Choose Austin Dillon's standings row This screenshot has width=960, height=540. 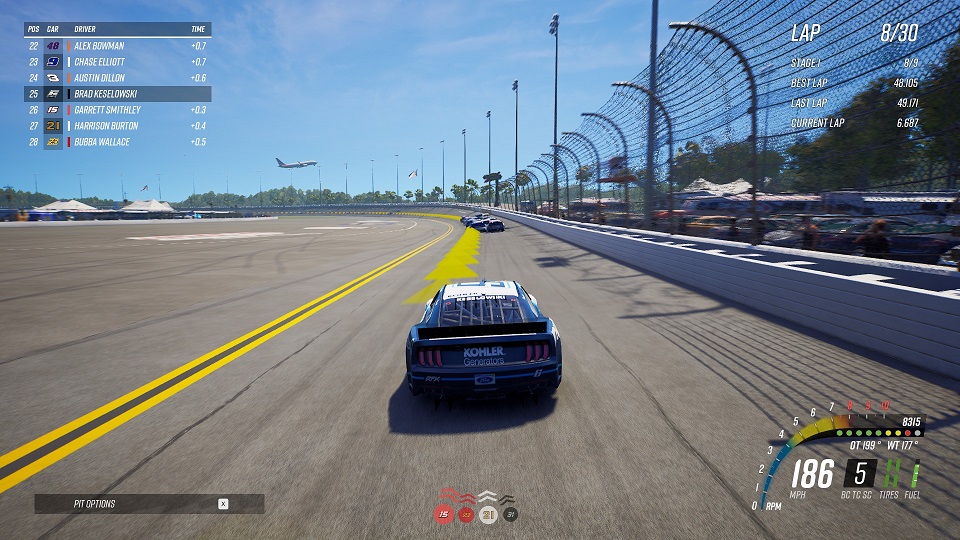click(x=118, y=78)
